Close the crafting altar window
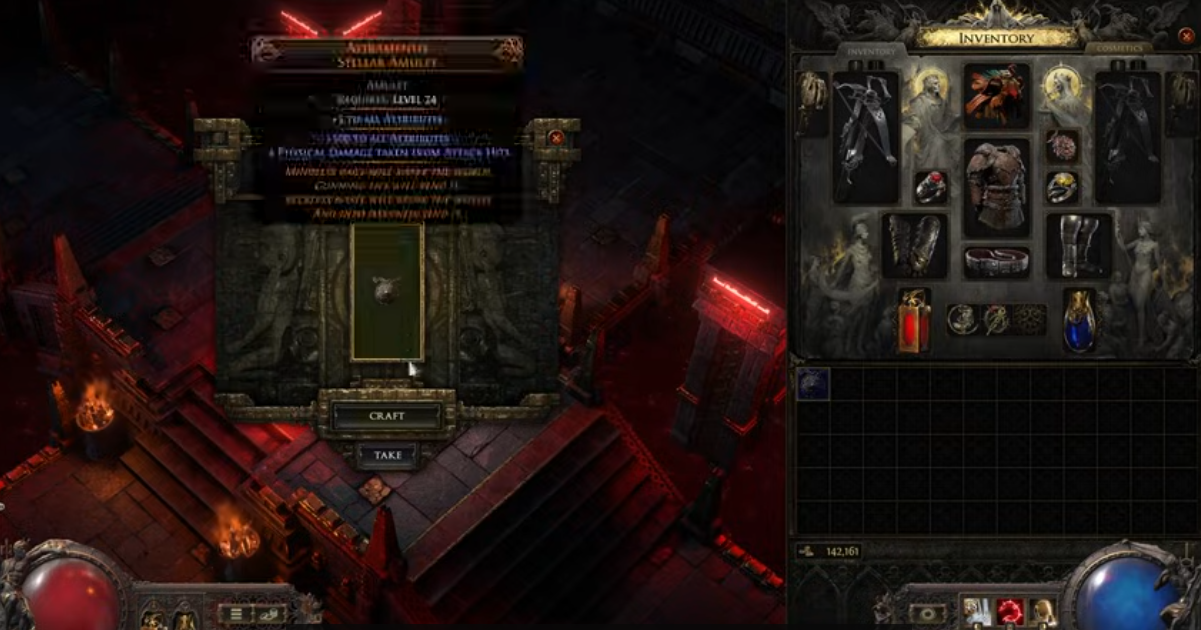Screen dimensions: 1201x630 coord(556,138)
